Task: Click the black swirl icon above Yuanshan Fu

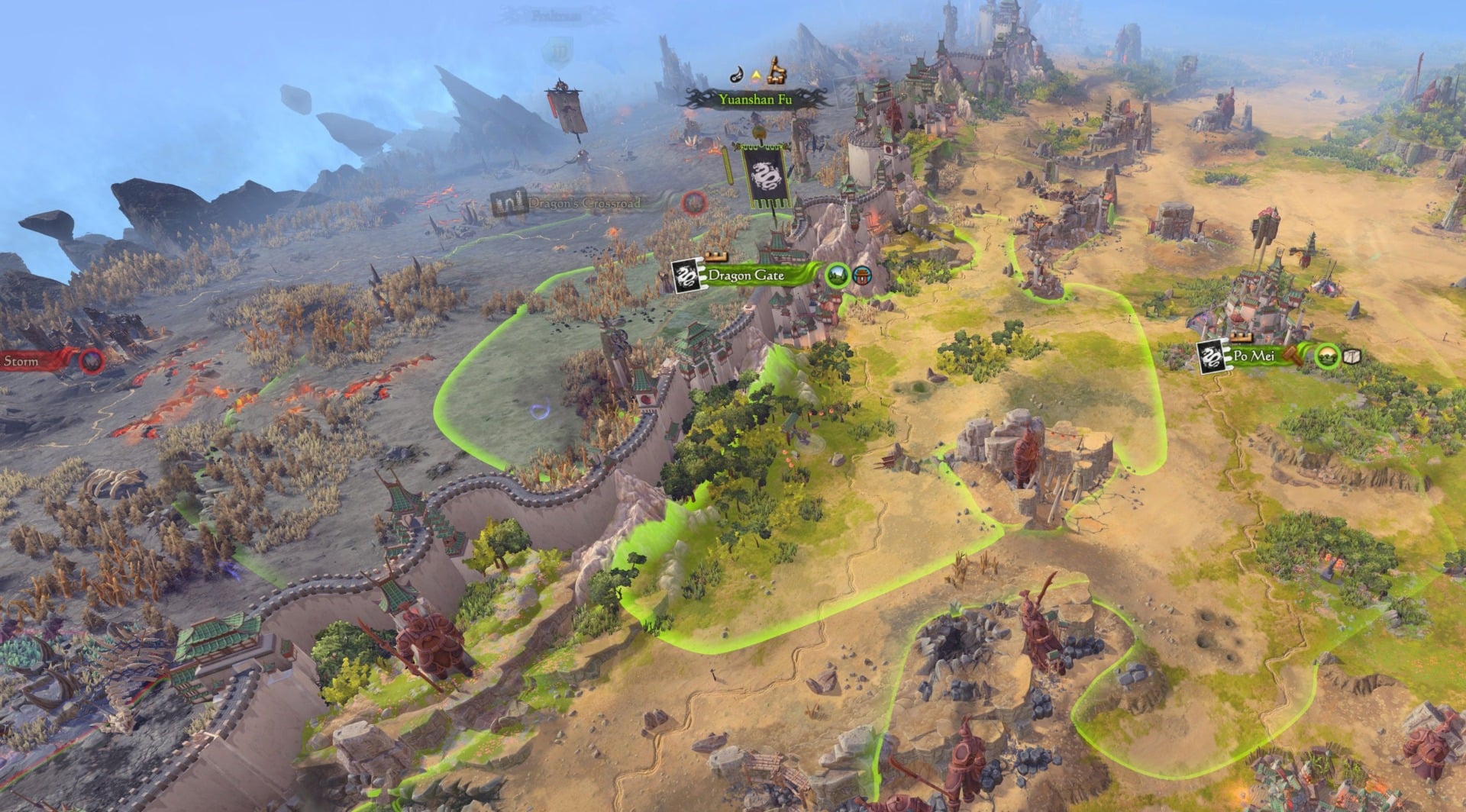Action: click(737, 76)
